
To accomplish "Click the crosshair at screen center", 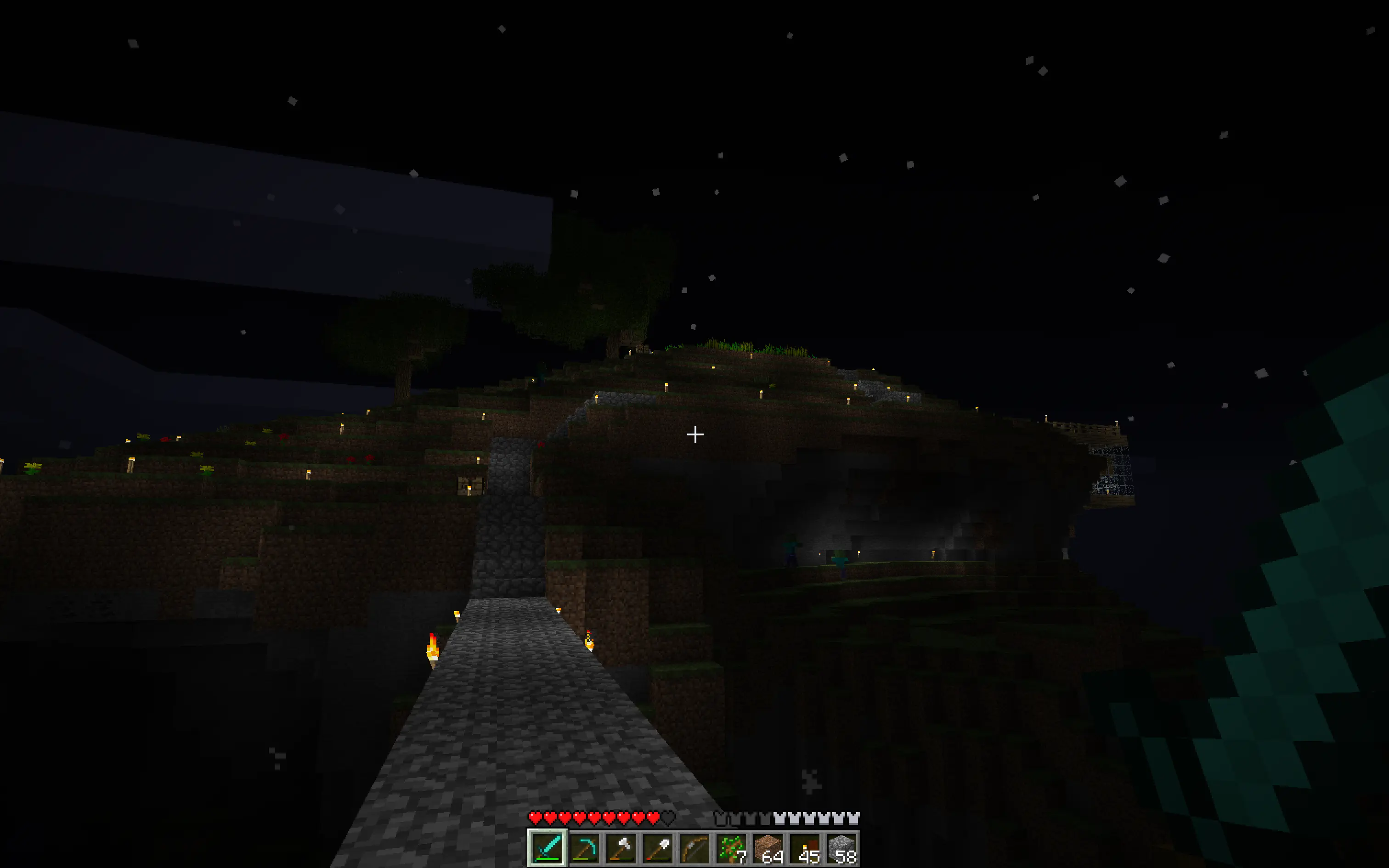I will pyautogui.click(x=694, y=434).
